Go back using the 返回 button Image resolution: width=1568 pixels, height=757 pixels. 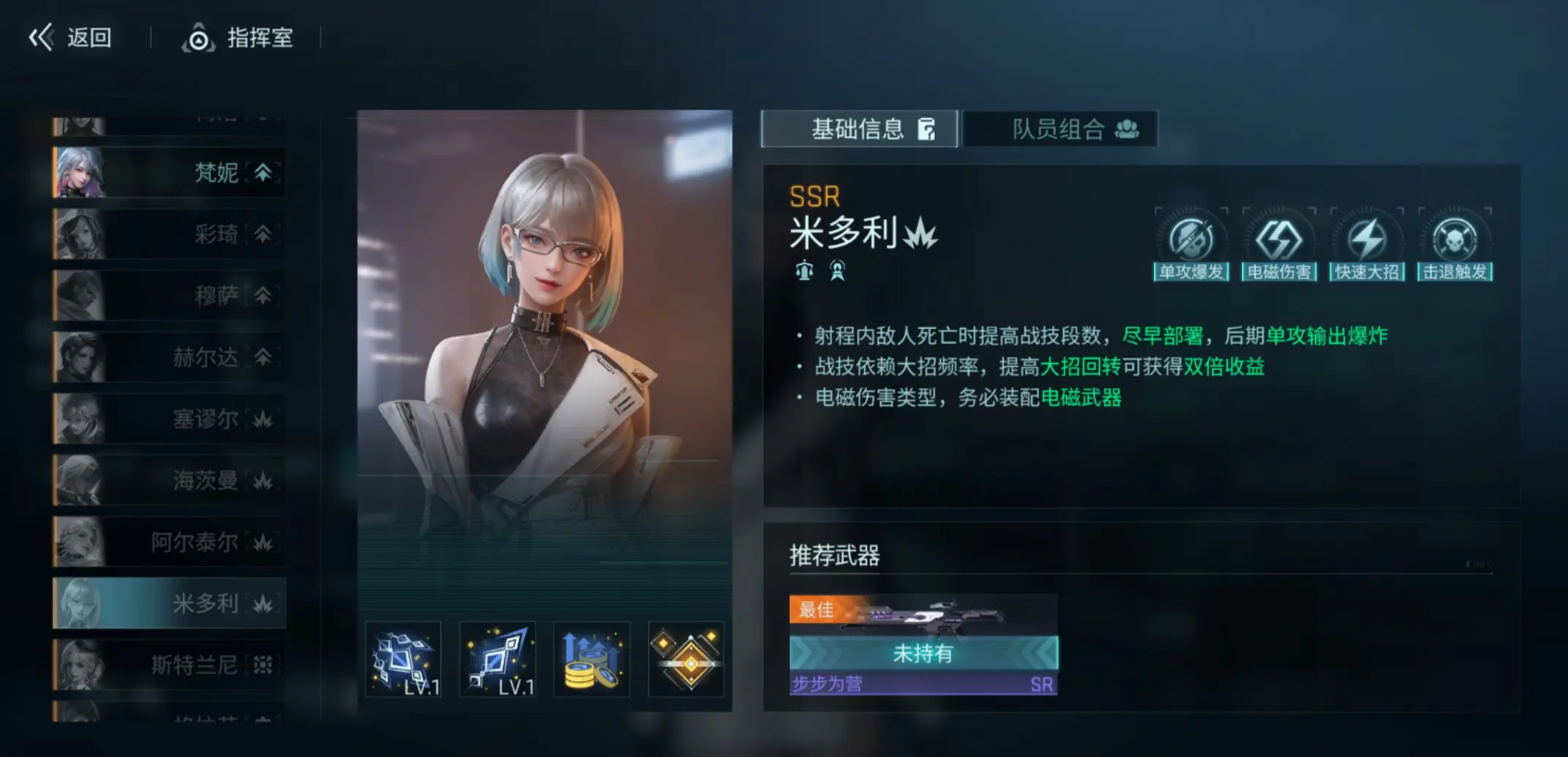[71, 38]
